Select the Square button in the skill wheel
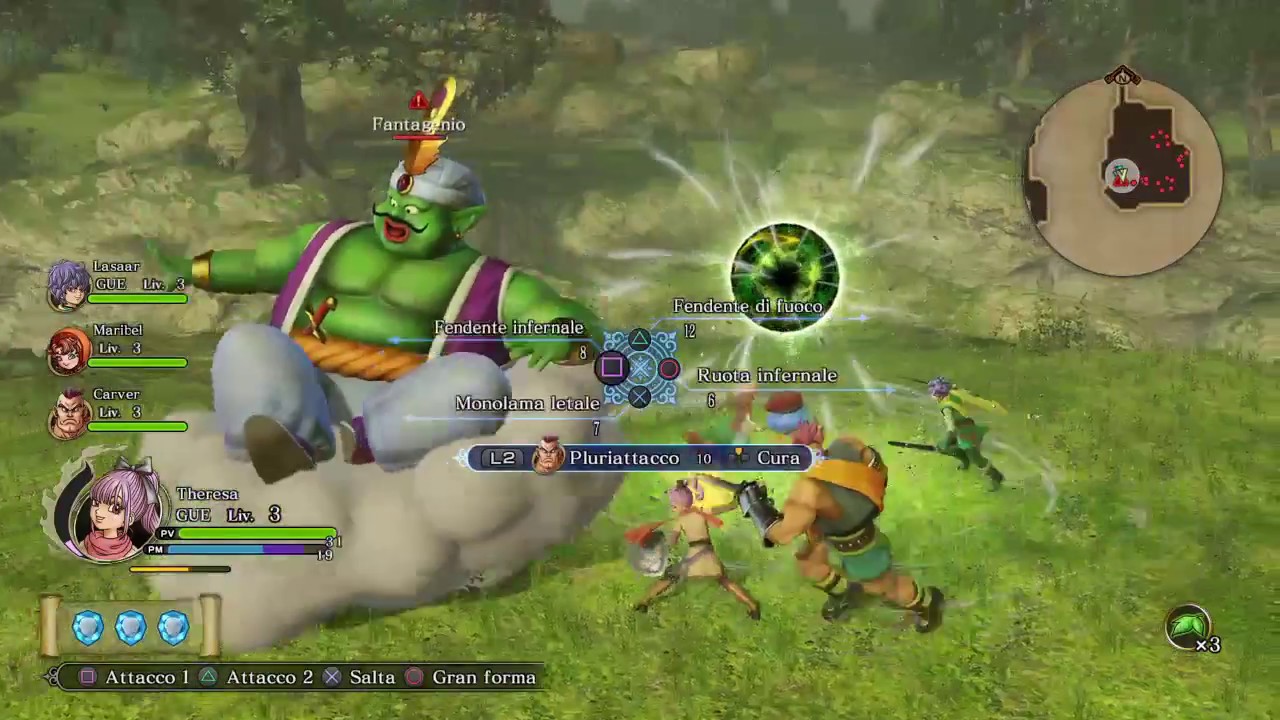Image resolution: width=1280 pixels, height=720 pixels. 611,368
